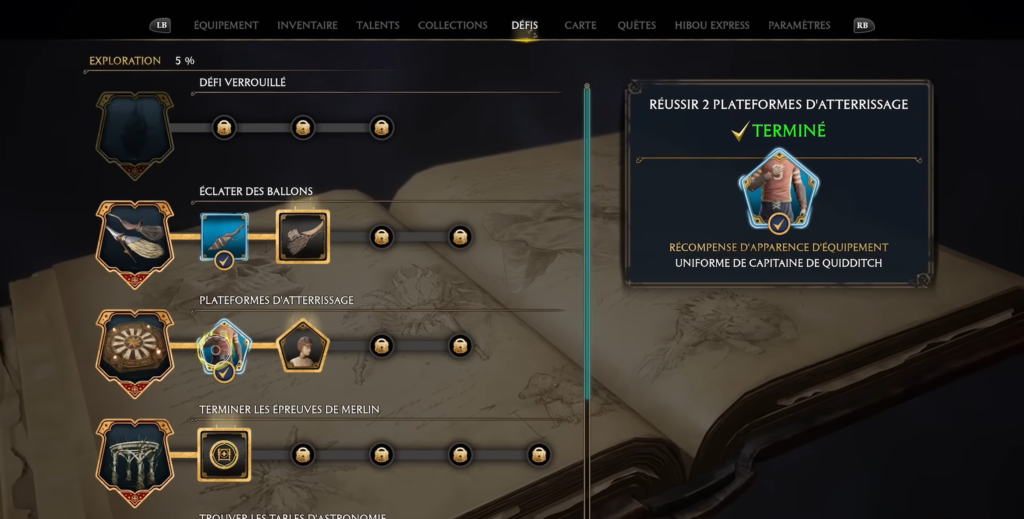Select the Défis tab

[524, 25]
